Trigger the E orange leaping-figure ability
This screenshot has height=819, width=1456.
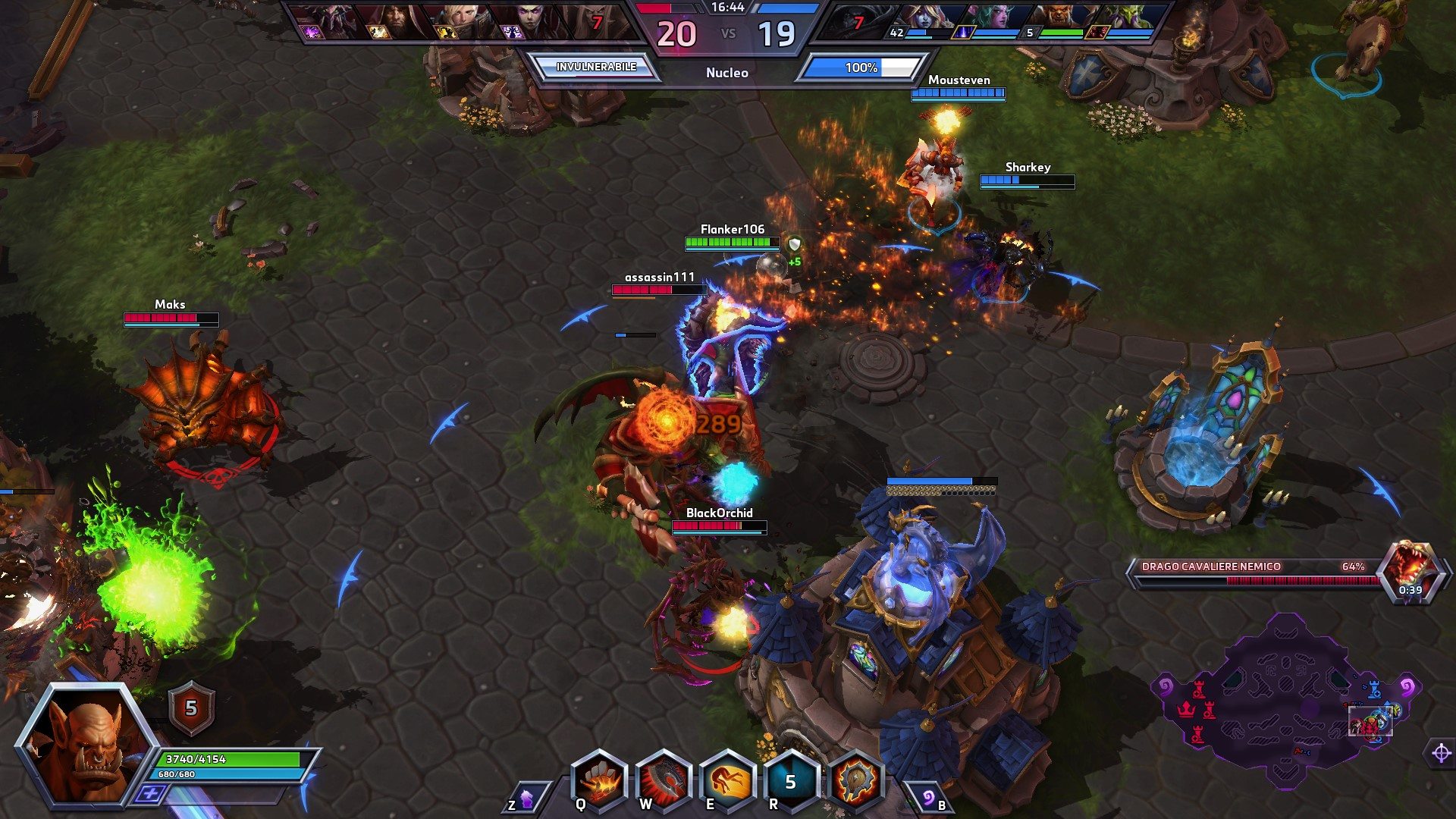[x=727, y=780]
